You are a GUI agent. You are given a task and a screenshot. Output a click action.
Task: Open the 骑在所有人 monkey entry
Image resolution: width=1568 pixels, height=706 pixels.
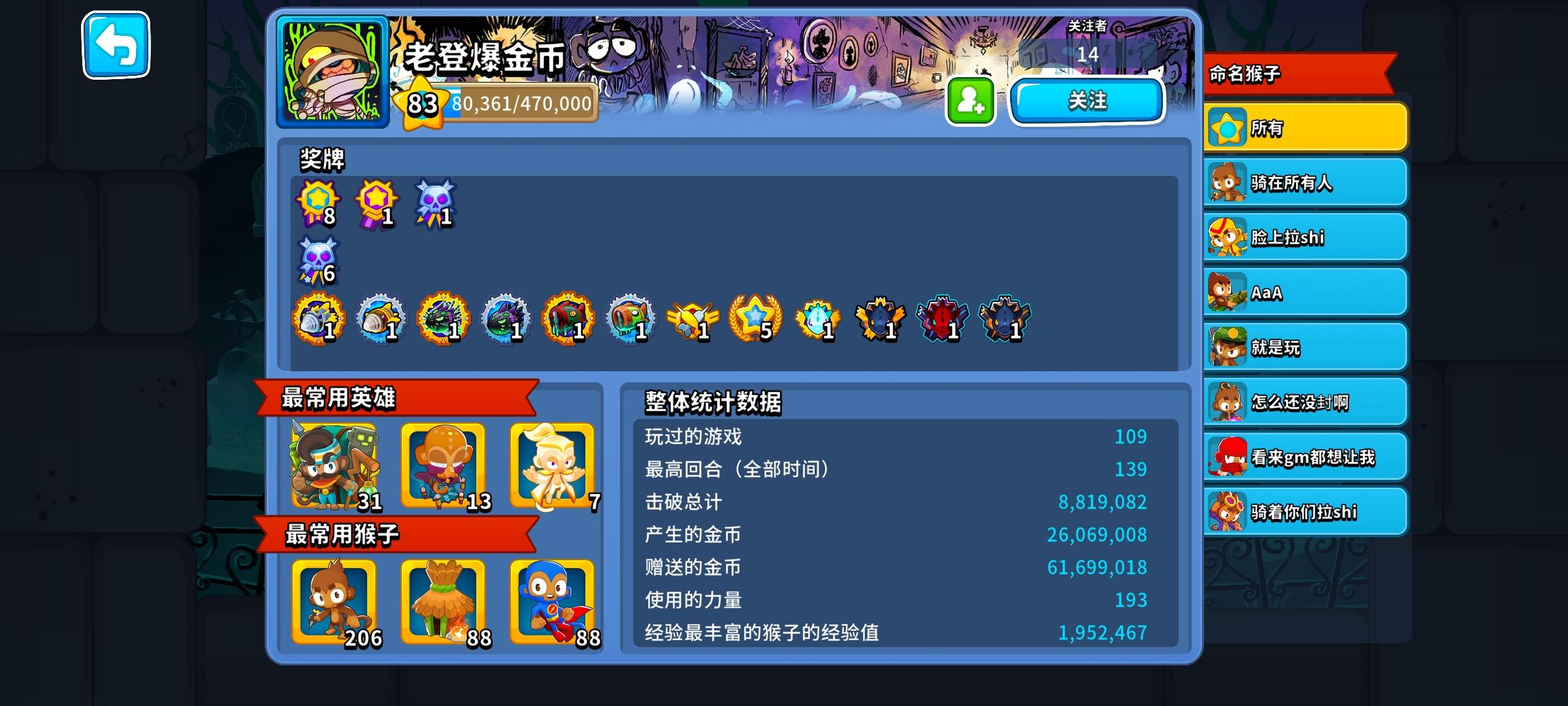(1304, 182)
